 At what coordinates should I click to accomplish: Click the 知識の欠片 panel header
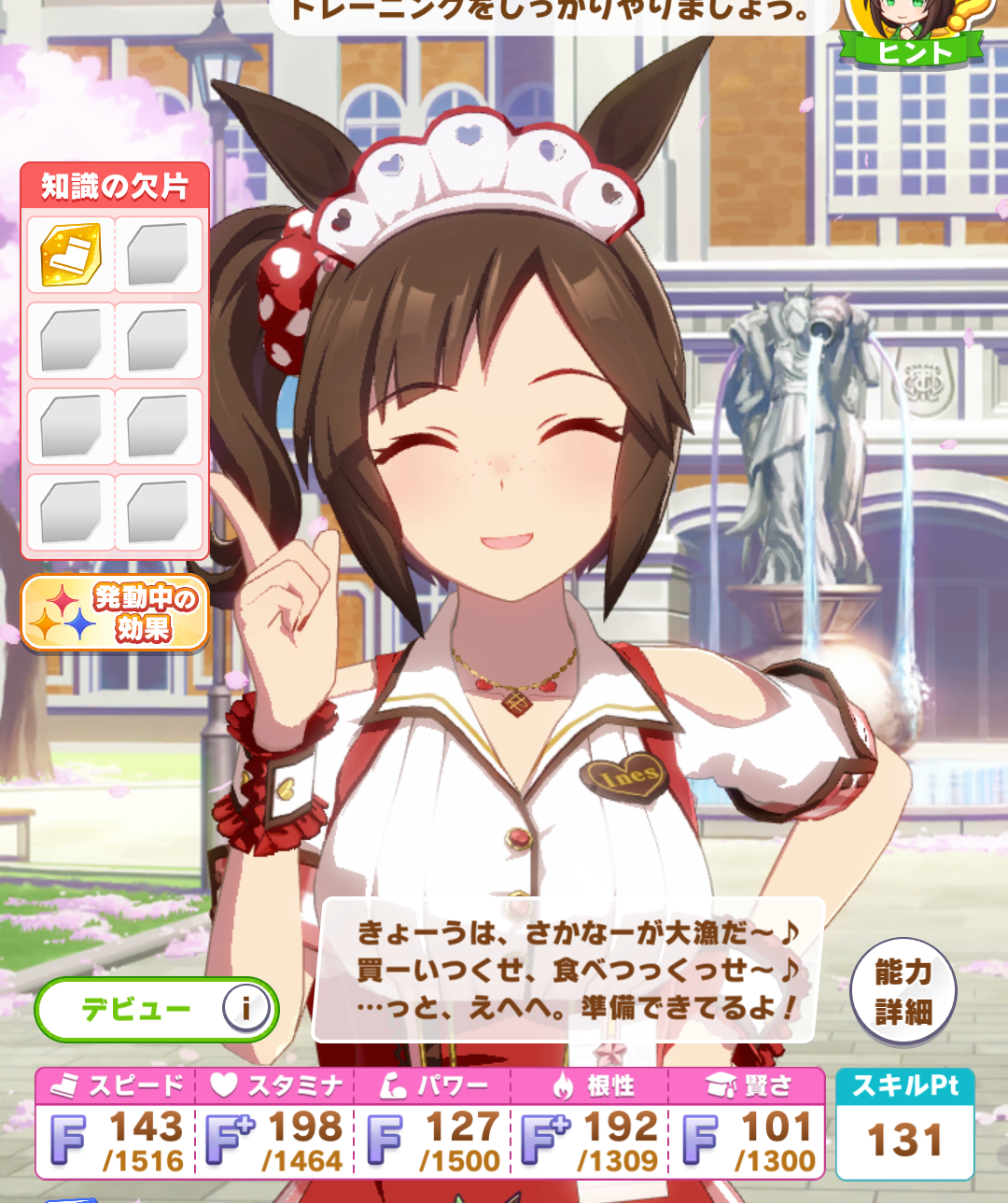pyautogui.click(x=115, y=186)
